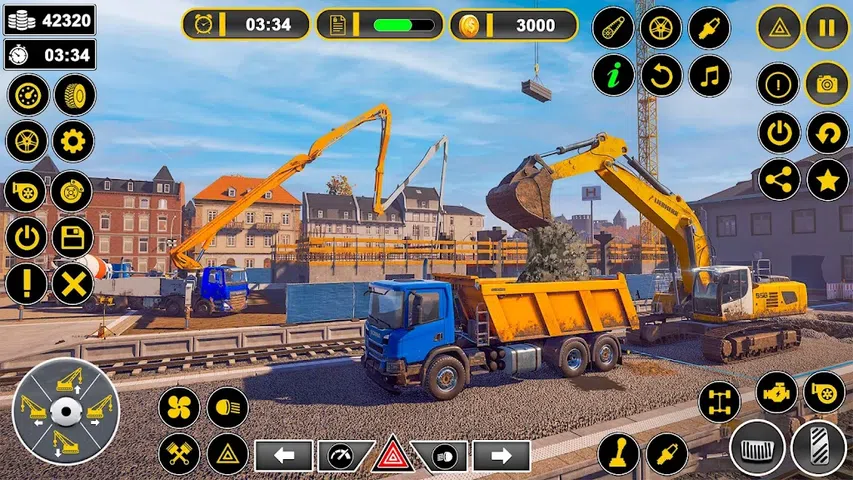
Task: Select the tire icon
Action: 74,95
